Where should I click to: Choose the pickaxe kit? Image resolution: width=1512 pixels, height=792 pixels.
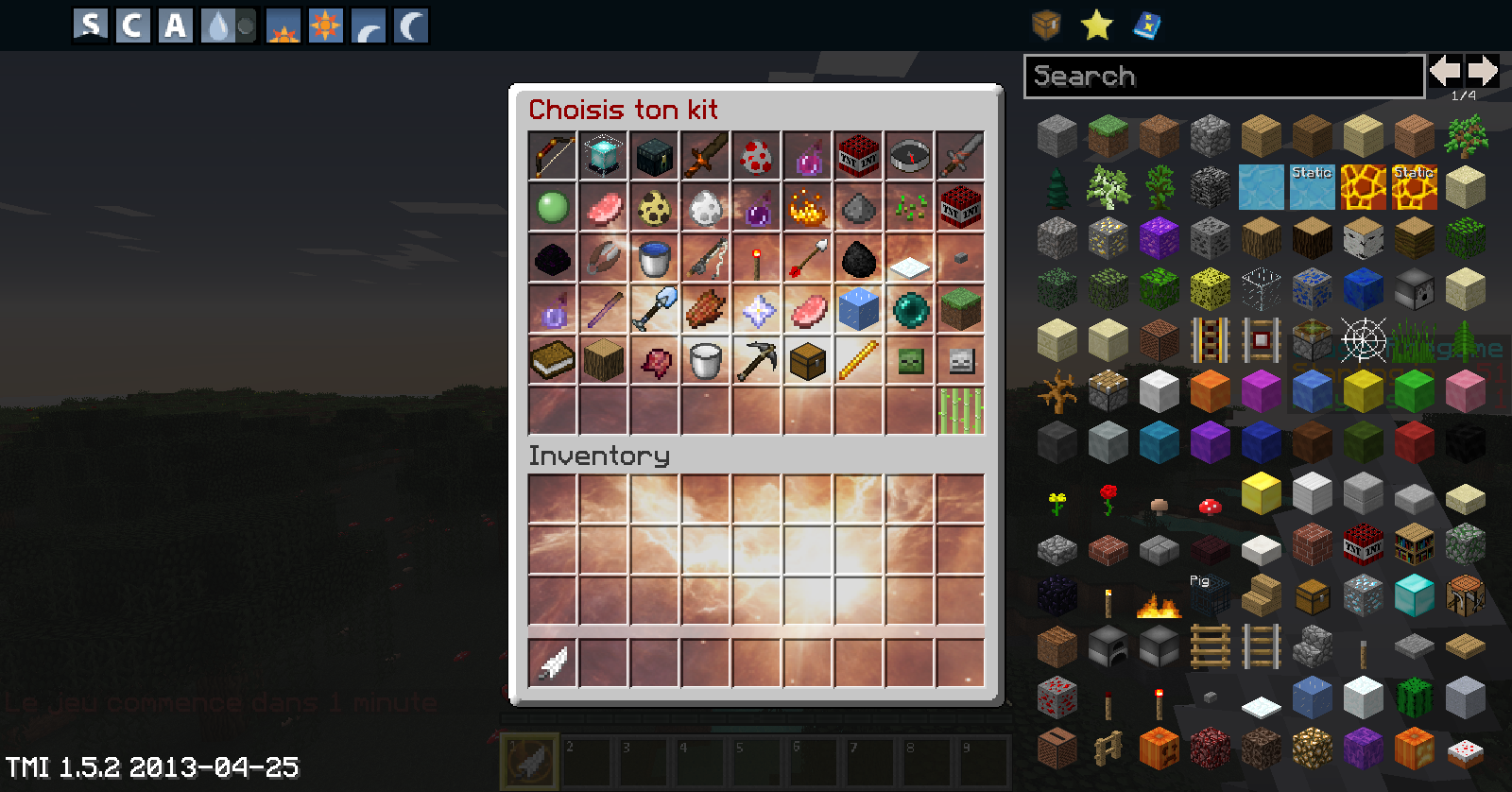(x=757, y=360)
